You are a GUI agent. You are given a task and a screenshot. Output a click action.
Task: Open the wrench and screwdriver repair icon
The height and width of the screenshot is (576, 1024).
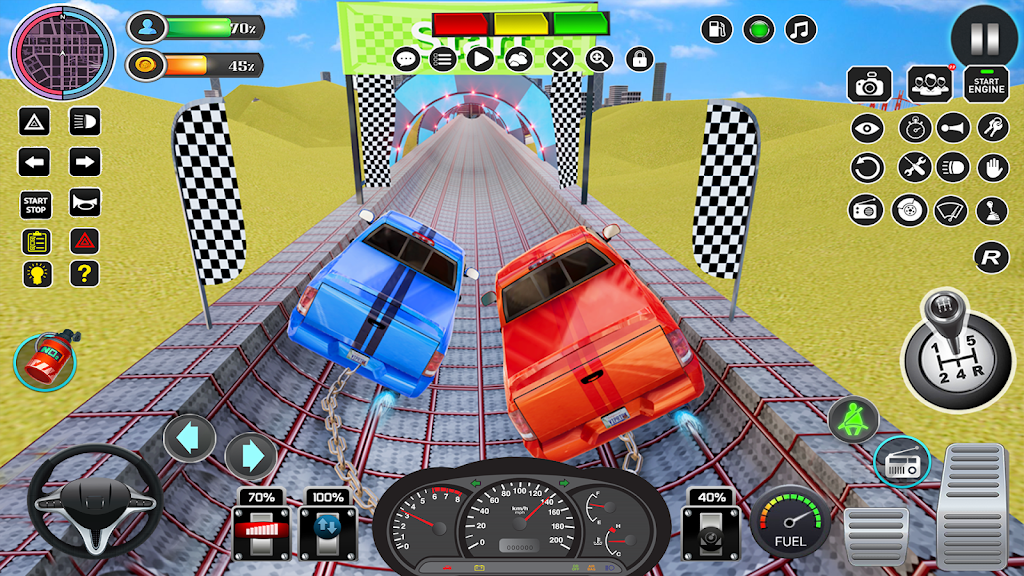tap(912, 168)
